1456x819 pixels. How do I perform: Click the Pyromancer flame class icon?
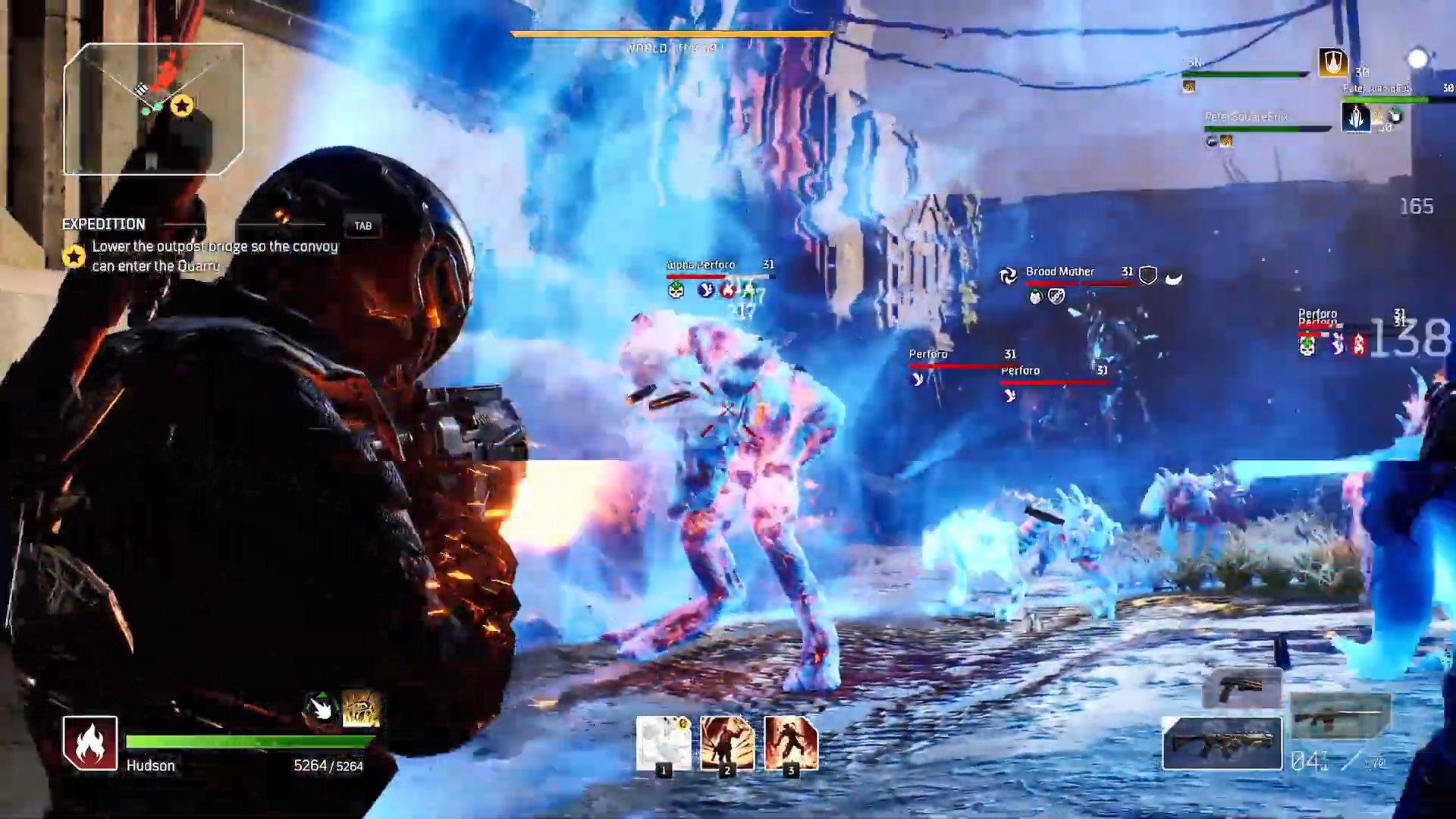pyautogui.click(x=90, y=743)
